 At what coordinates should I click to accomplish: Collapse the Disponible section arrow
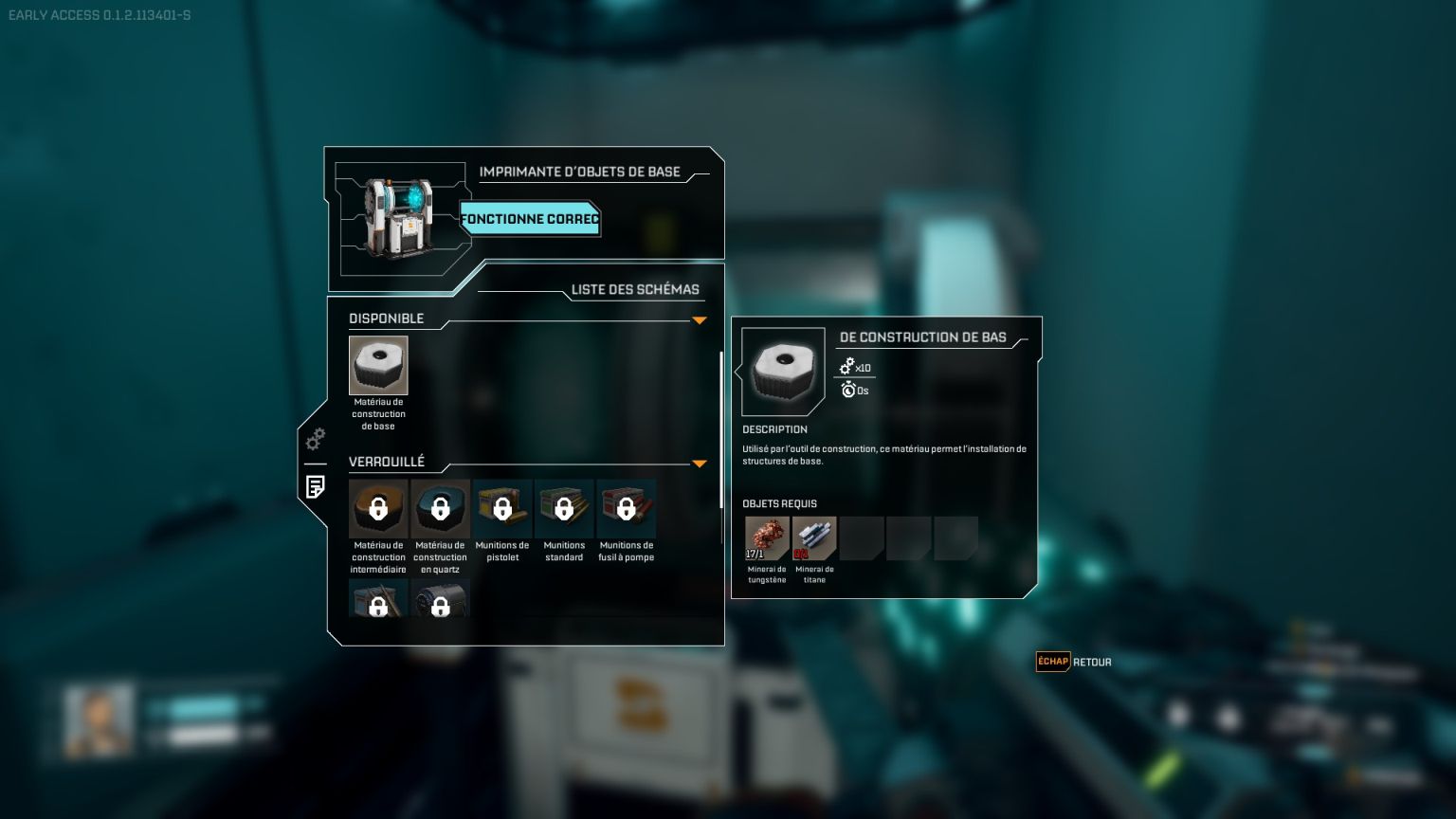click(700, 320)
